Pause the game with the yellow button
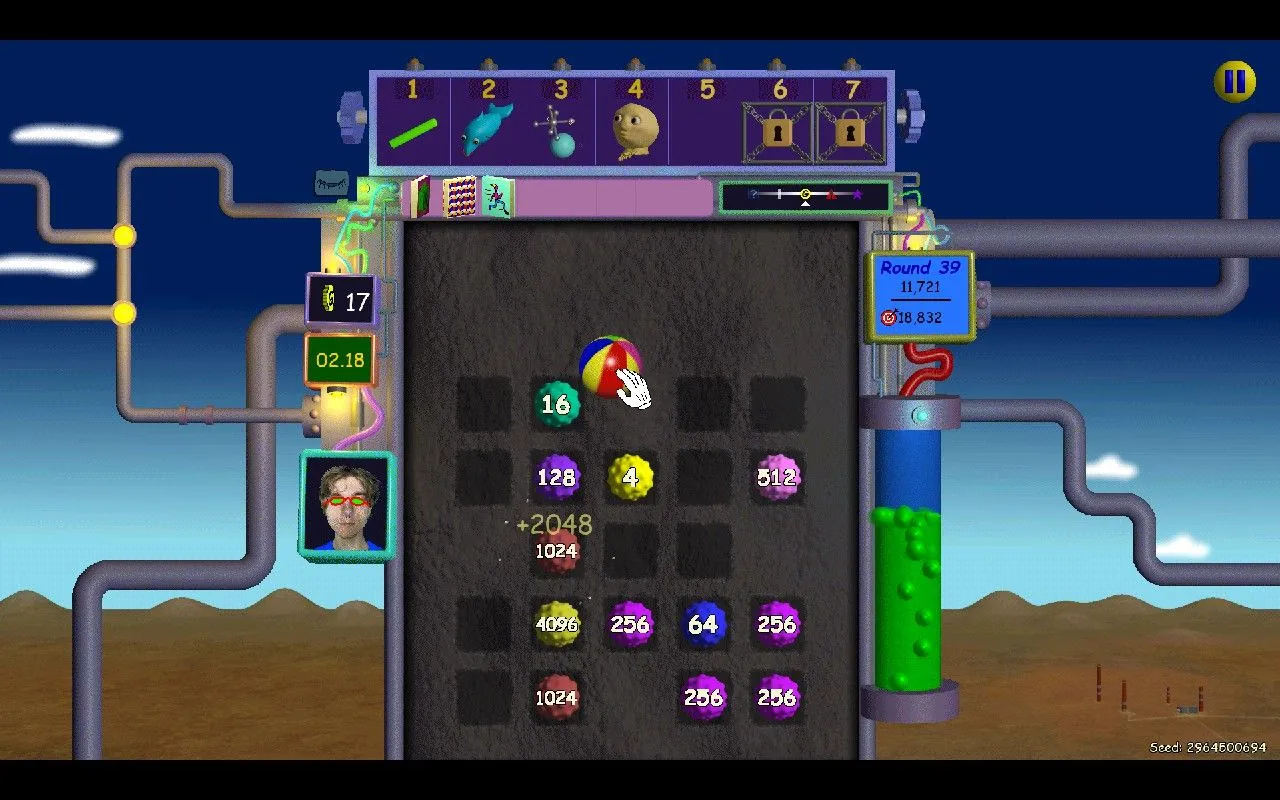This screenshot has width=1280, height=800. (1235, 81)
